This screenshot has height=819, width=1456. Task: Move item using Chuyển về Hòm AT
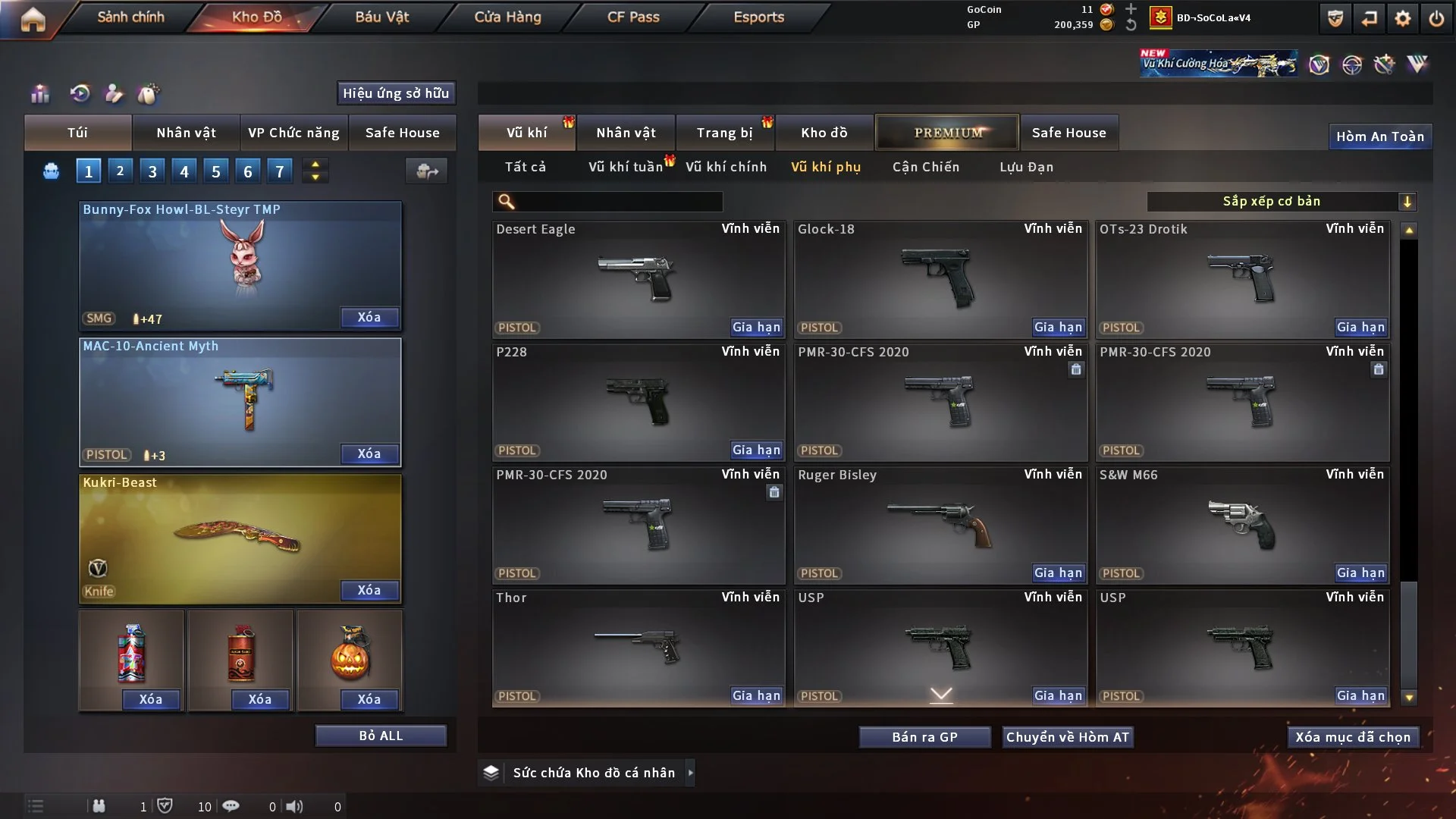tap(1067, 737)
